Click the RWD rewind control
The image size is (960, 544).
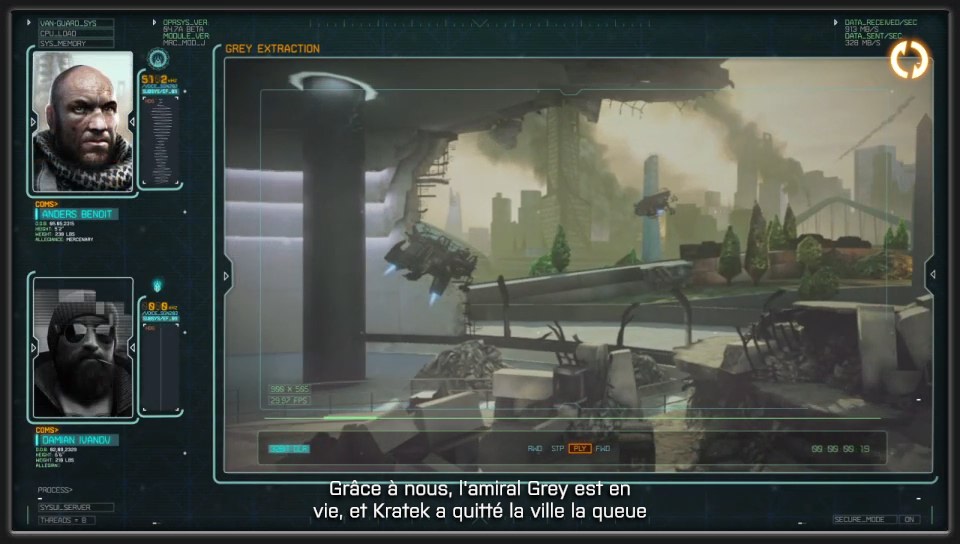click(535, 448)
